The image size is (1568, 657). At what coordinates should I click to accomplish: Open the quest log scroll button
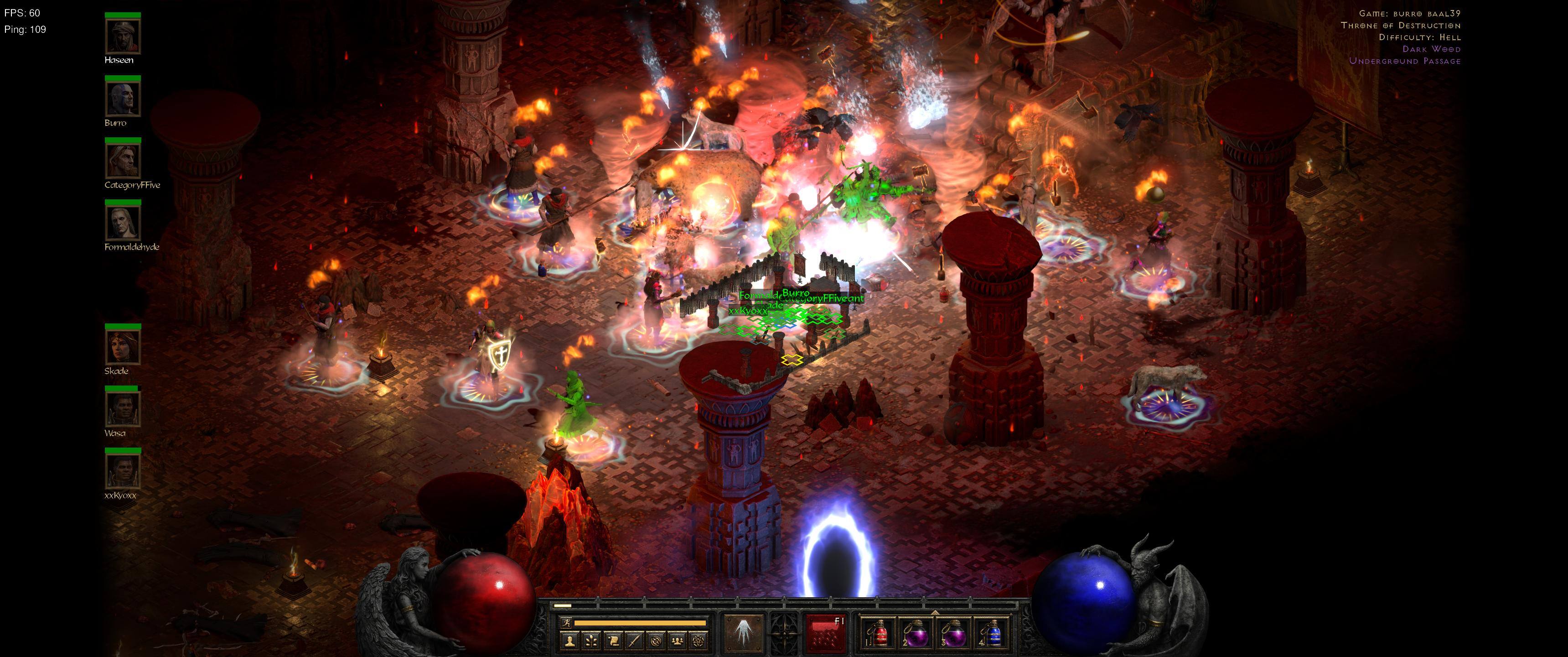(x=613, y=640)
